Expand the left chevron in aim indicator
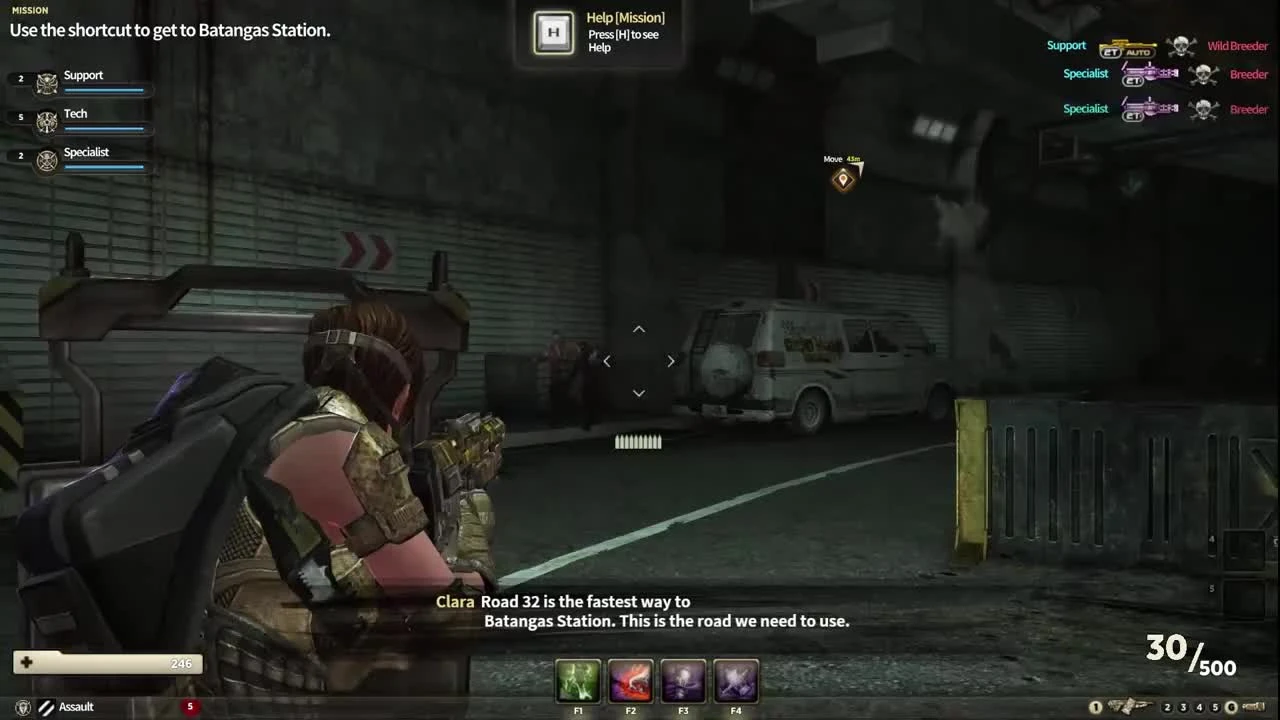This screenshot has height=720, width=1280. [607, 361]
